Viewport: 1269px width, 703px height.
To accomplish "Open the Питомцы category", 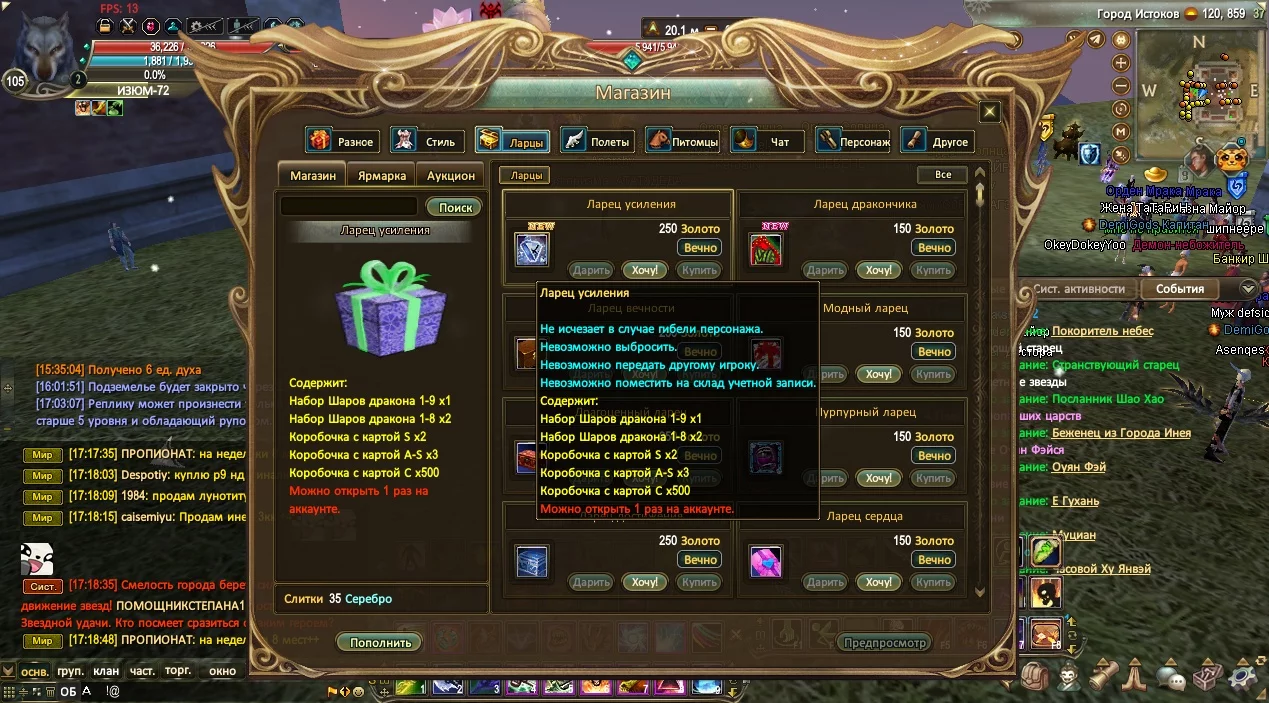I will (x=683, y=141).
